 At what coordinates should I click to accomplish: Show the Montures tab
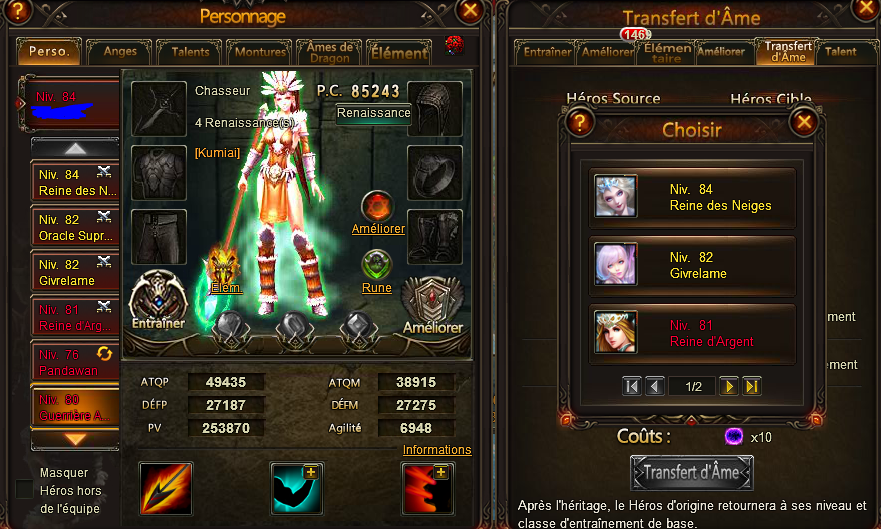pos(257,51)
